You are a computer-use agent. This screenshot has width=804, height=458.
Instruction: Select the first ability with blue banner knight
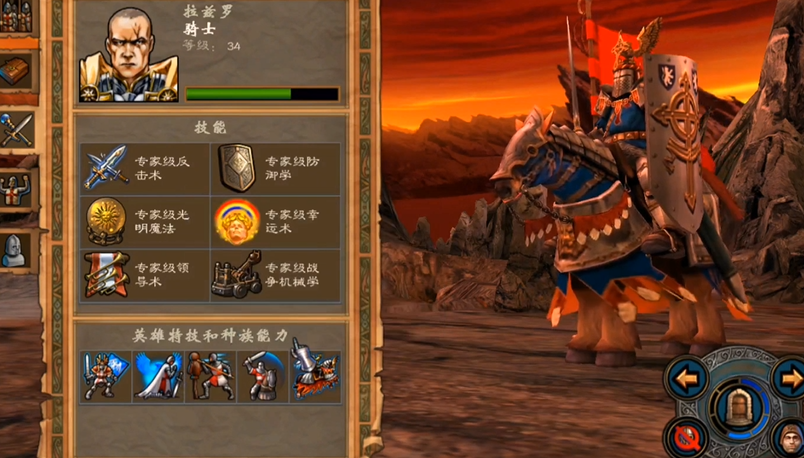point(105,375)
